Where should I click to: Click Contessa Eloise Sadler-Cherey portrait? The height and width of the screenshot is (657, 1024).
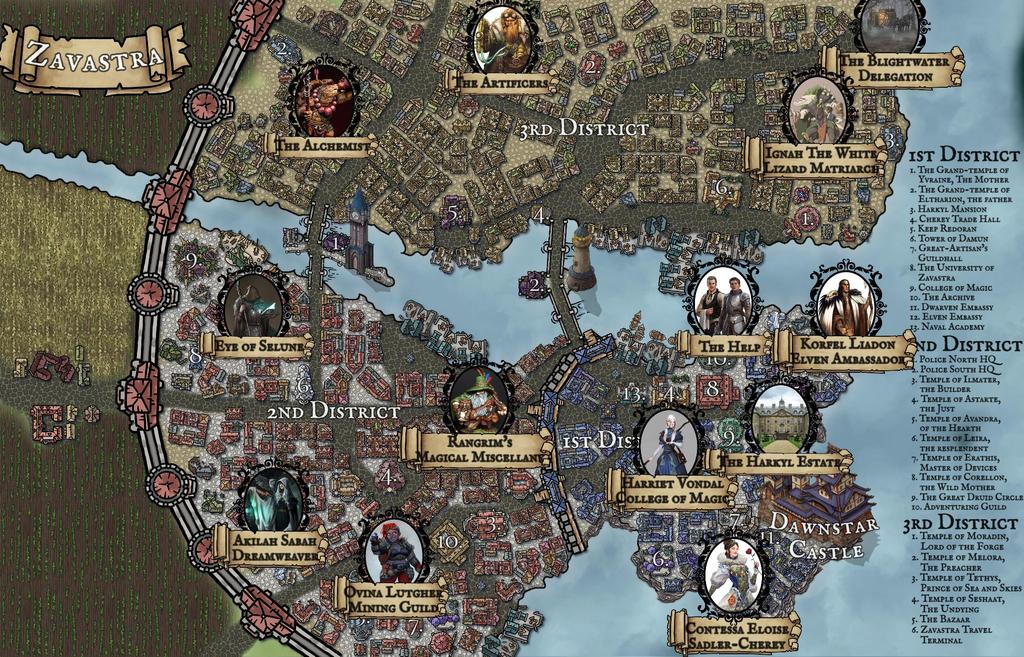tap(734, 575)
